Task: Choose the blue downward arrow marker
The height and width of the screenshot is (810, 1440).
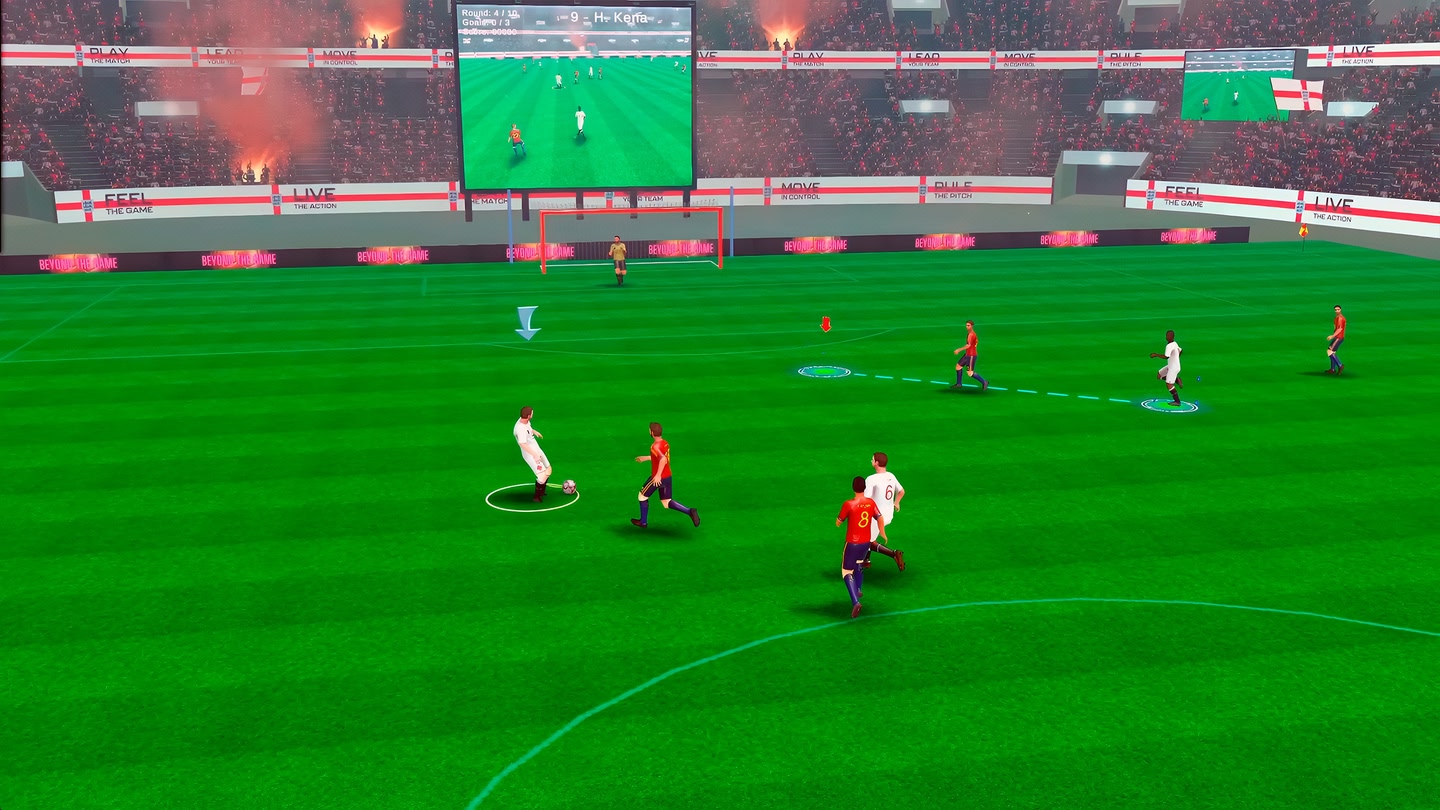Action: 527,322
